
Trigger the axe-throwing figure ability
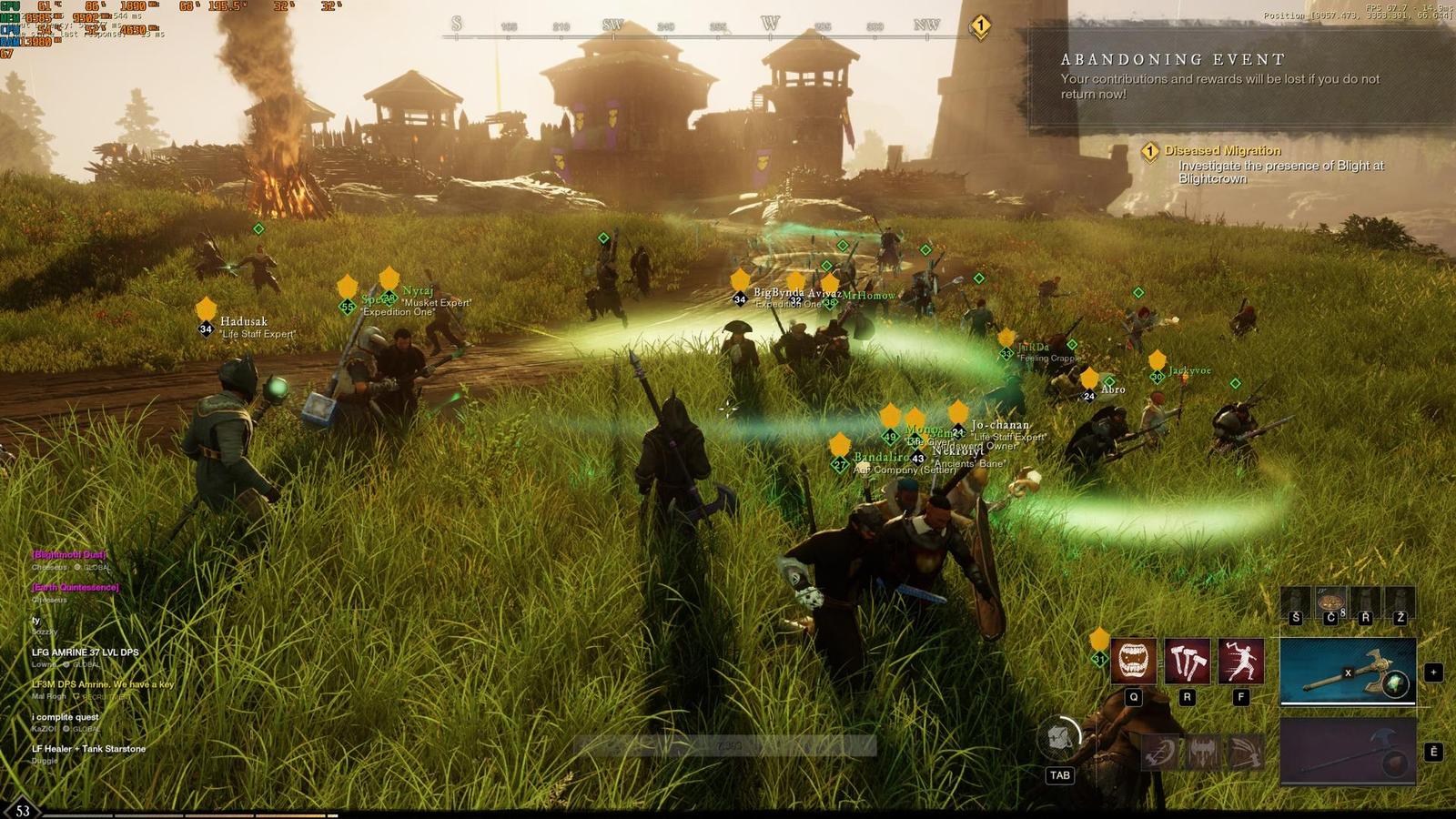click(1240, 660)
